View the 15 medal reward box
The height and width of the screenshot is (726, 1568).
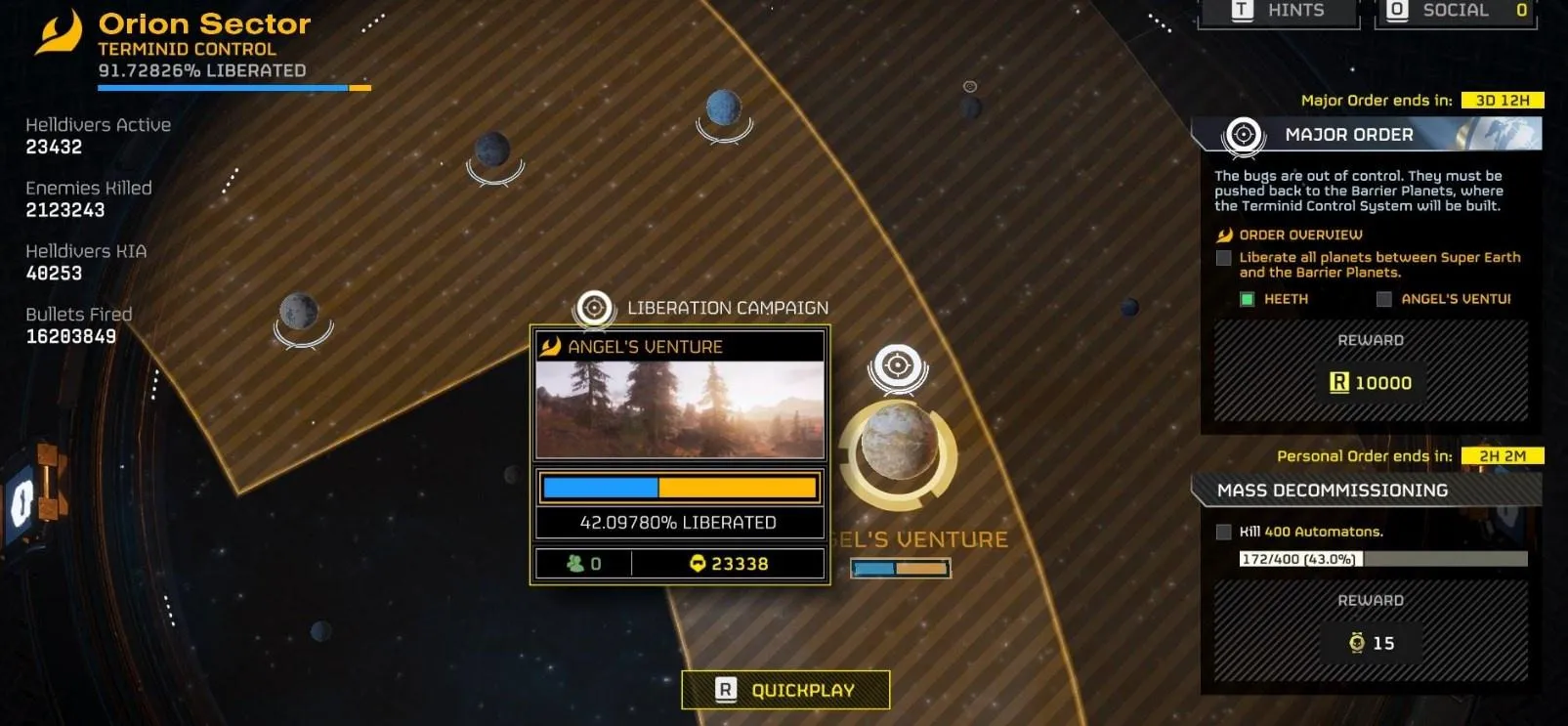coord(1371,642)
